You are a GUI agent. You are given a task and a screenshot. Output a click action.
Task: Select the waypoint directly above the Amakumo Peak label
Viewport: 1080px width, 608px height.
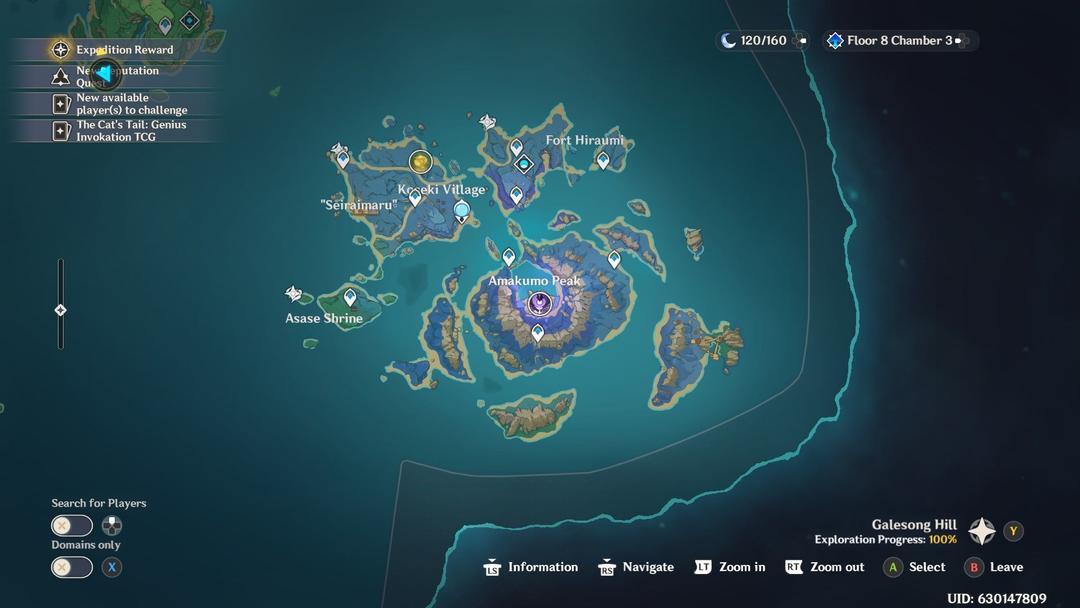508,257
